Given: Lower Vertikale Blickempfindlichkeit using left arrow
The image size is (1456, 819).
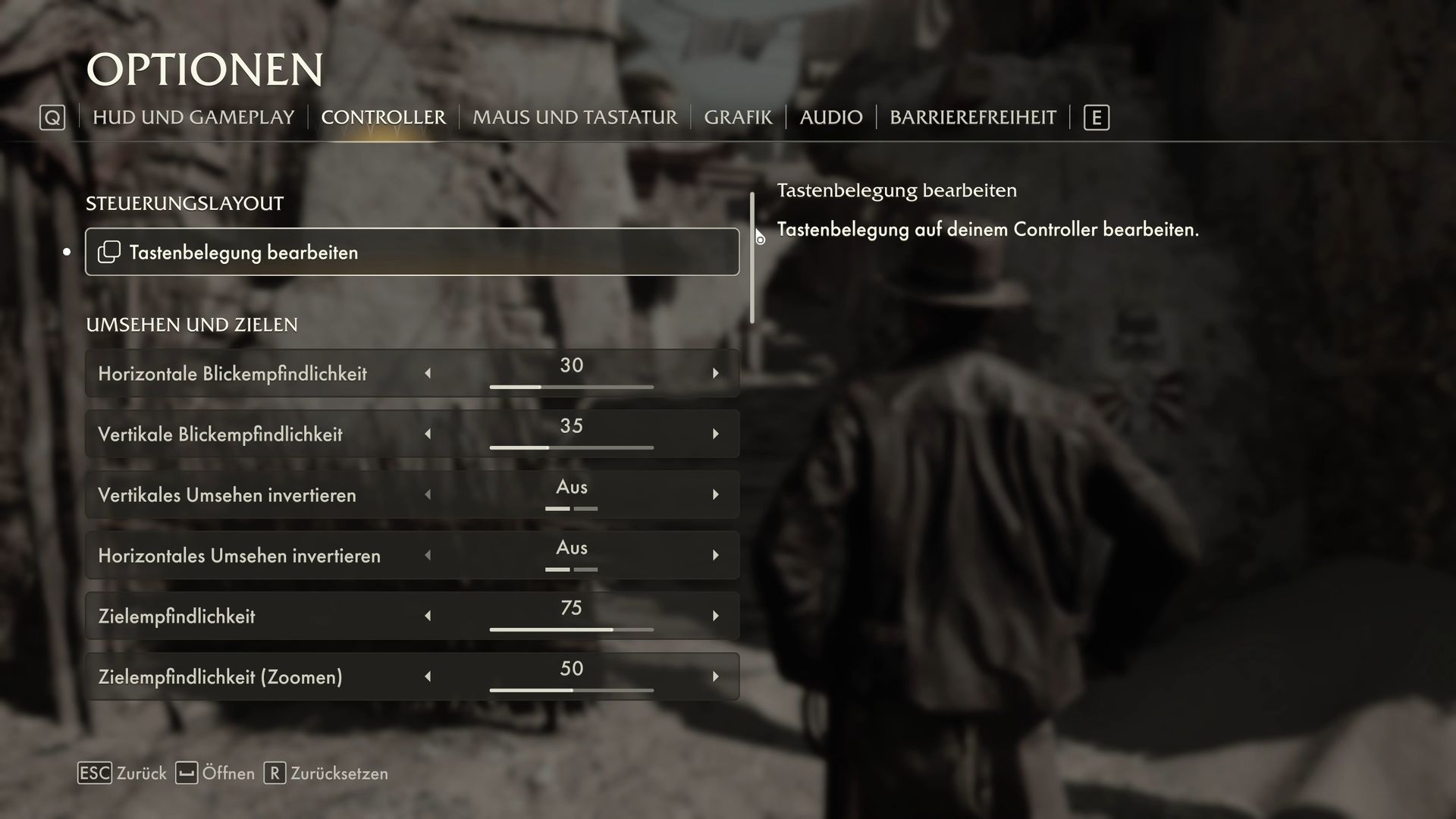Looking at the screenshot, I should pos(428,434).
